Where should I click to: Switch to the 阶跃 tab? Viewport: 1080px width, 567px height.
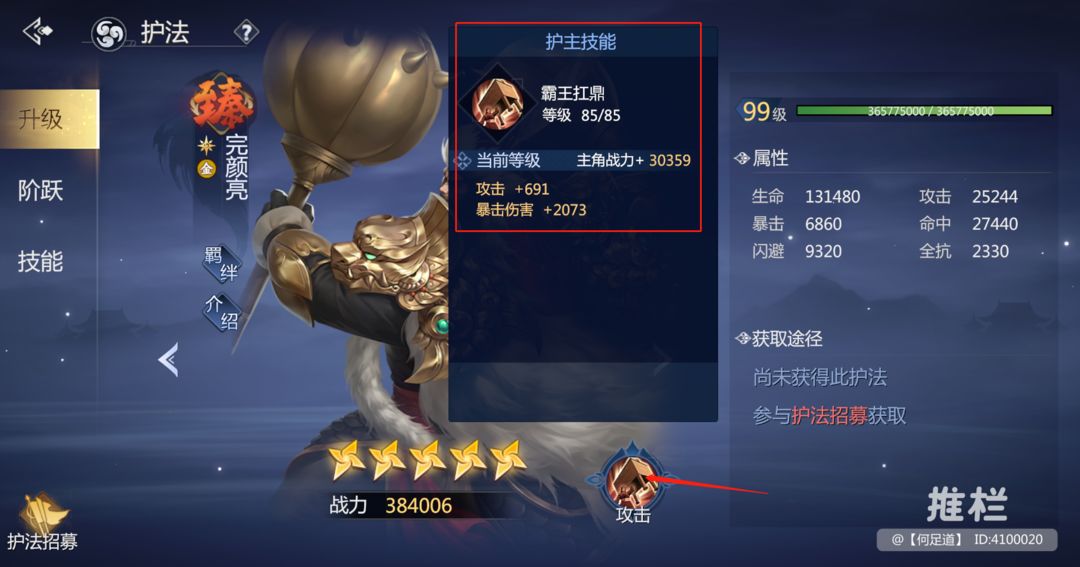coord(41,190)
